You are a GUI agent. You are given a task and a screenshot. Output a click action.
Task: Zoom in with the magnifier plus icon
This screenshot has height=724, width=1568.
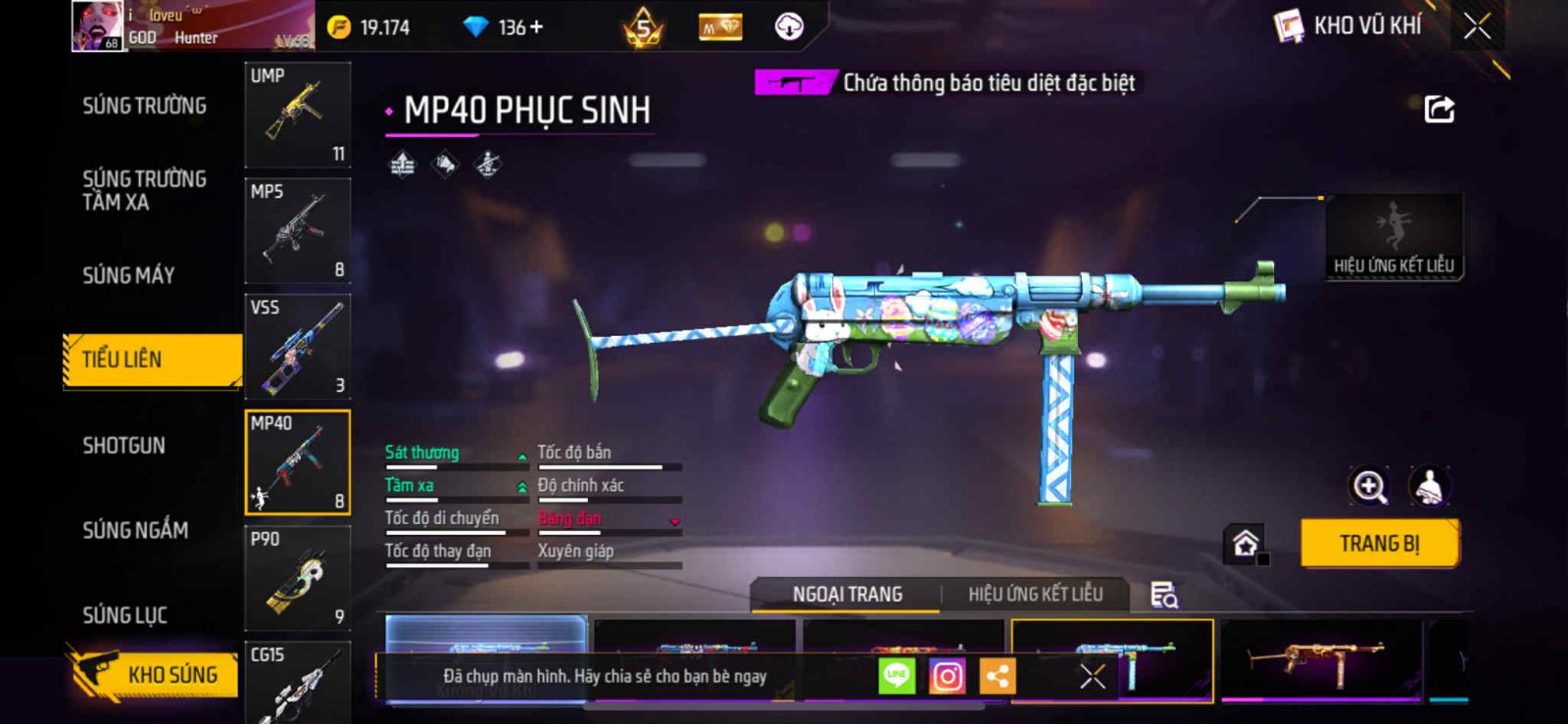pos(1369,486)
